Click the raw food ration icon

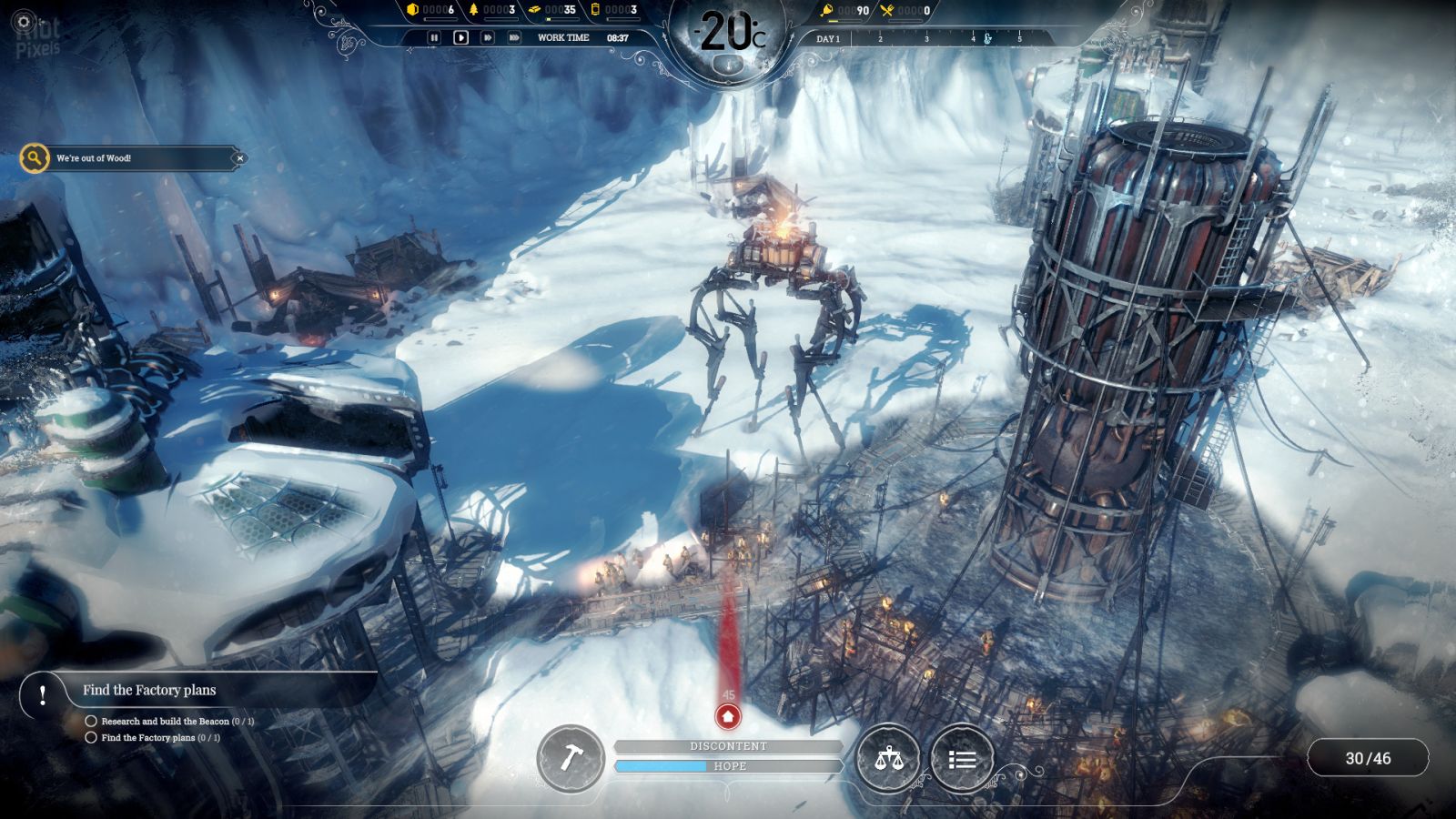click(x=826, y=11)
